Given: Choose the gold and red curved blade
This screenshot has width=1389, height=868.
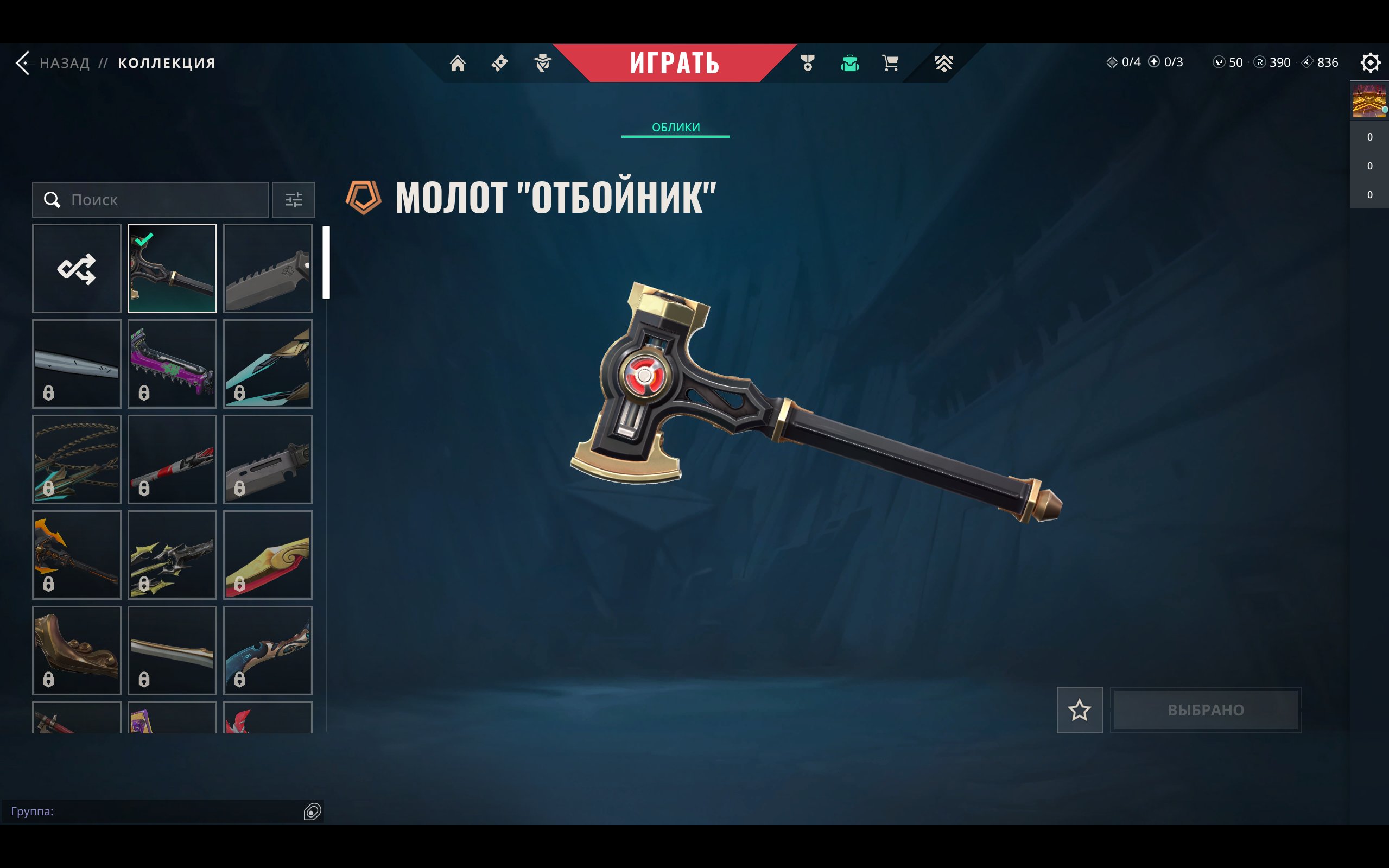Looking at the screenshot, I should pyautogui.click(x=268, y=555).
